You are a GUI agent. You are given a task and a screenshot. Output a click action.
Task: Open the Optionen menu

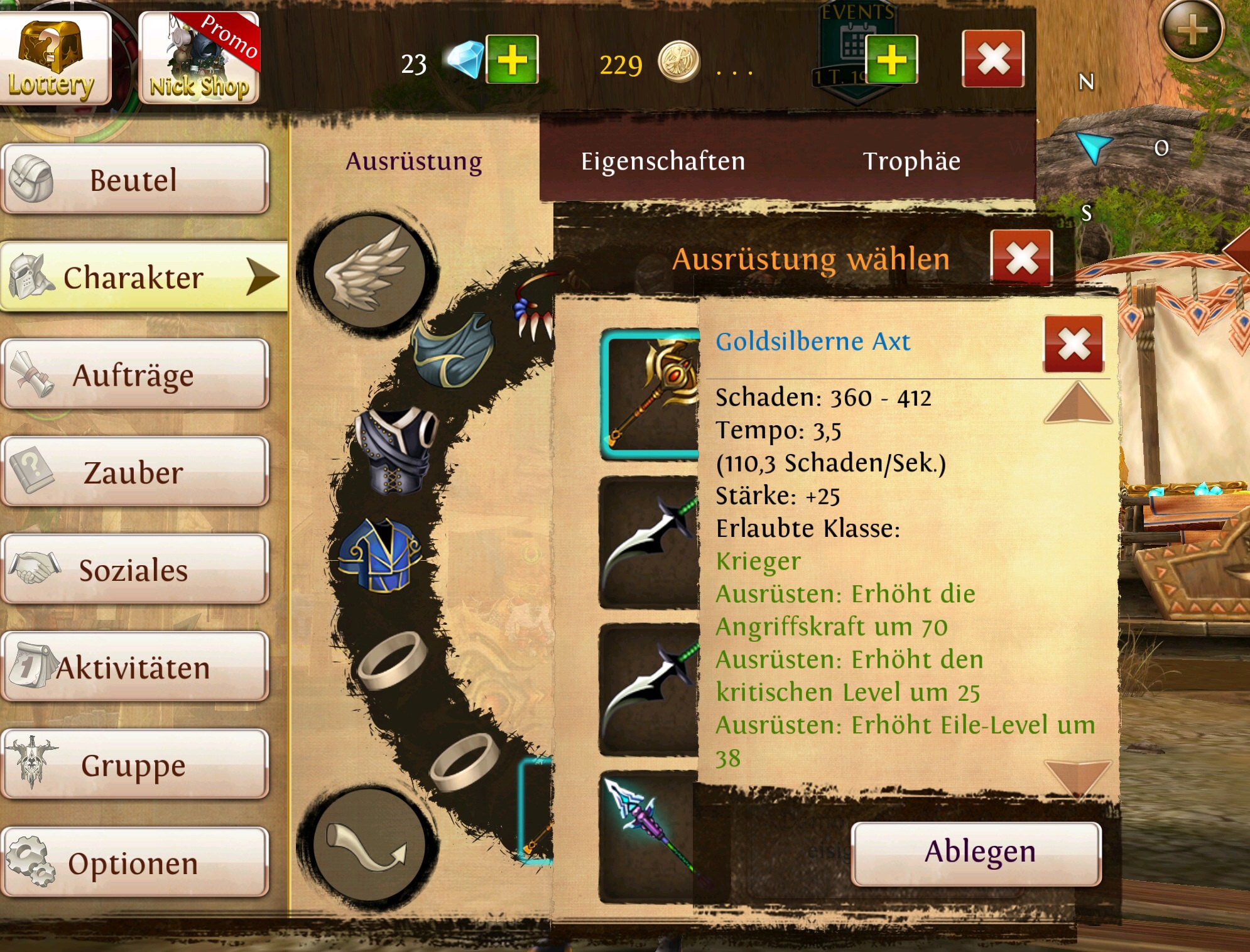click(134, 863)
